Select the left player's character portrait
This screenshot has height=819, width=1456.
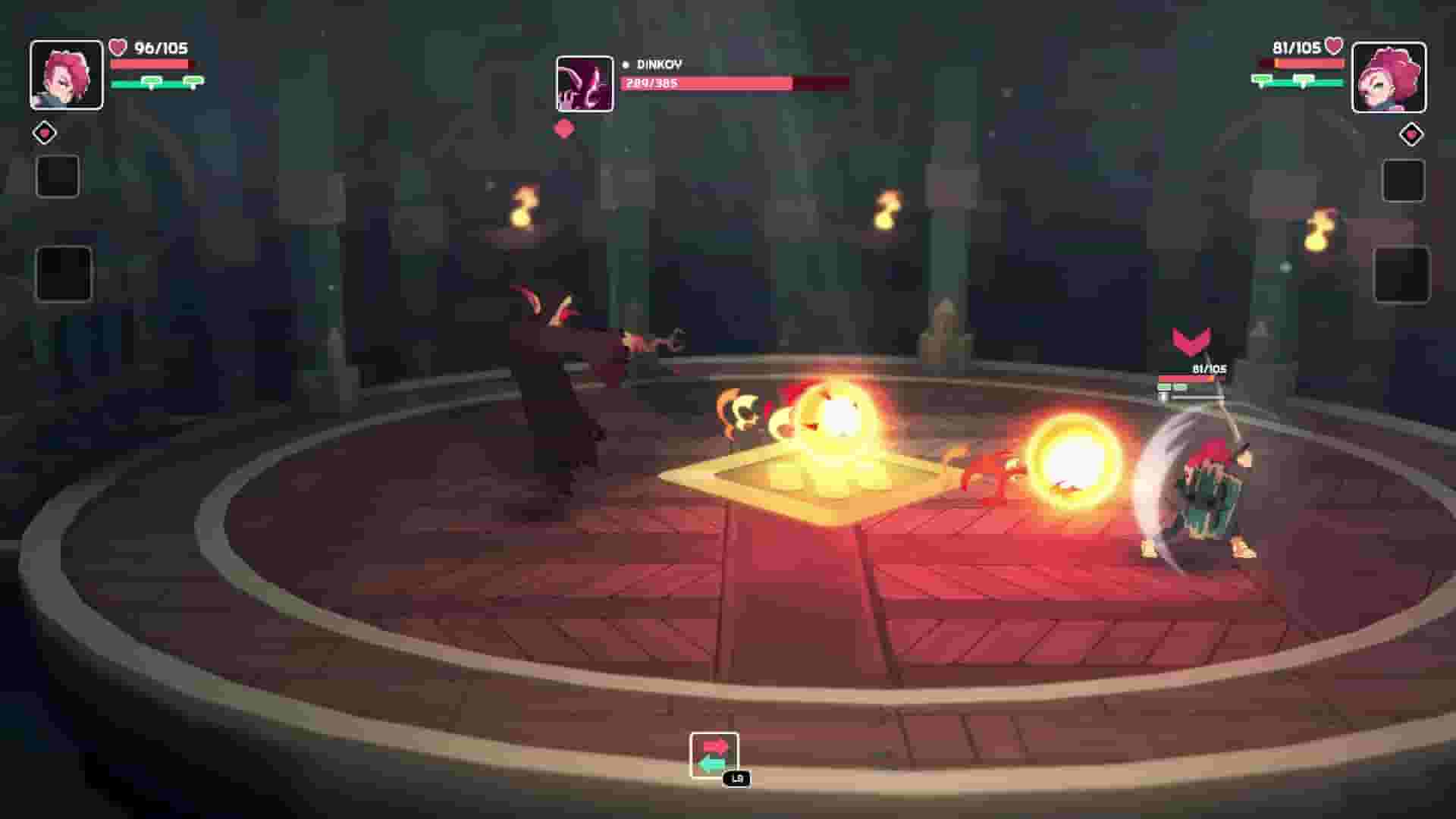(x=65, y=76)
